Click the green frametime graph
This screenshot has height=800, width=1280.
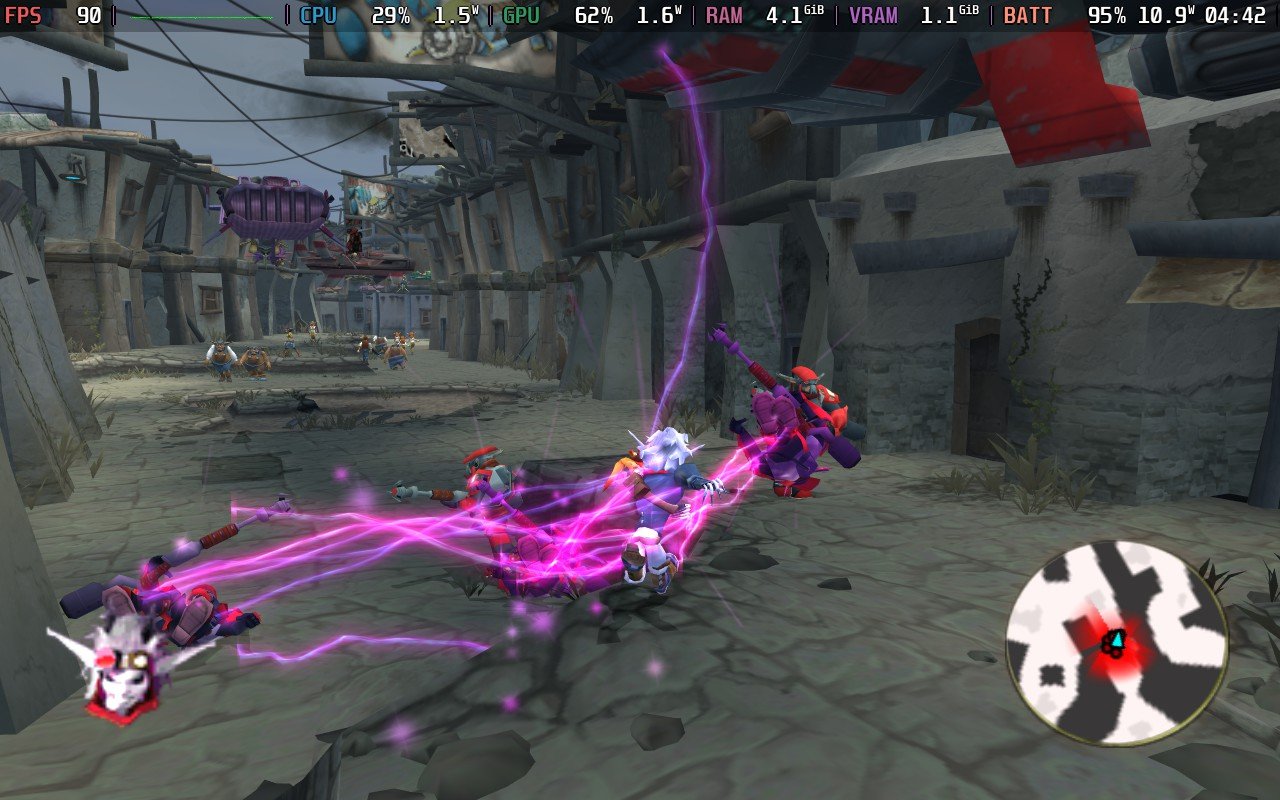click(200, 15)
